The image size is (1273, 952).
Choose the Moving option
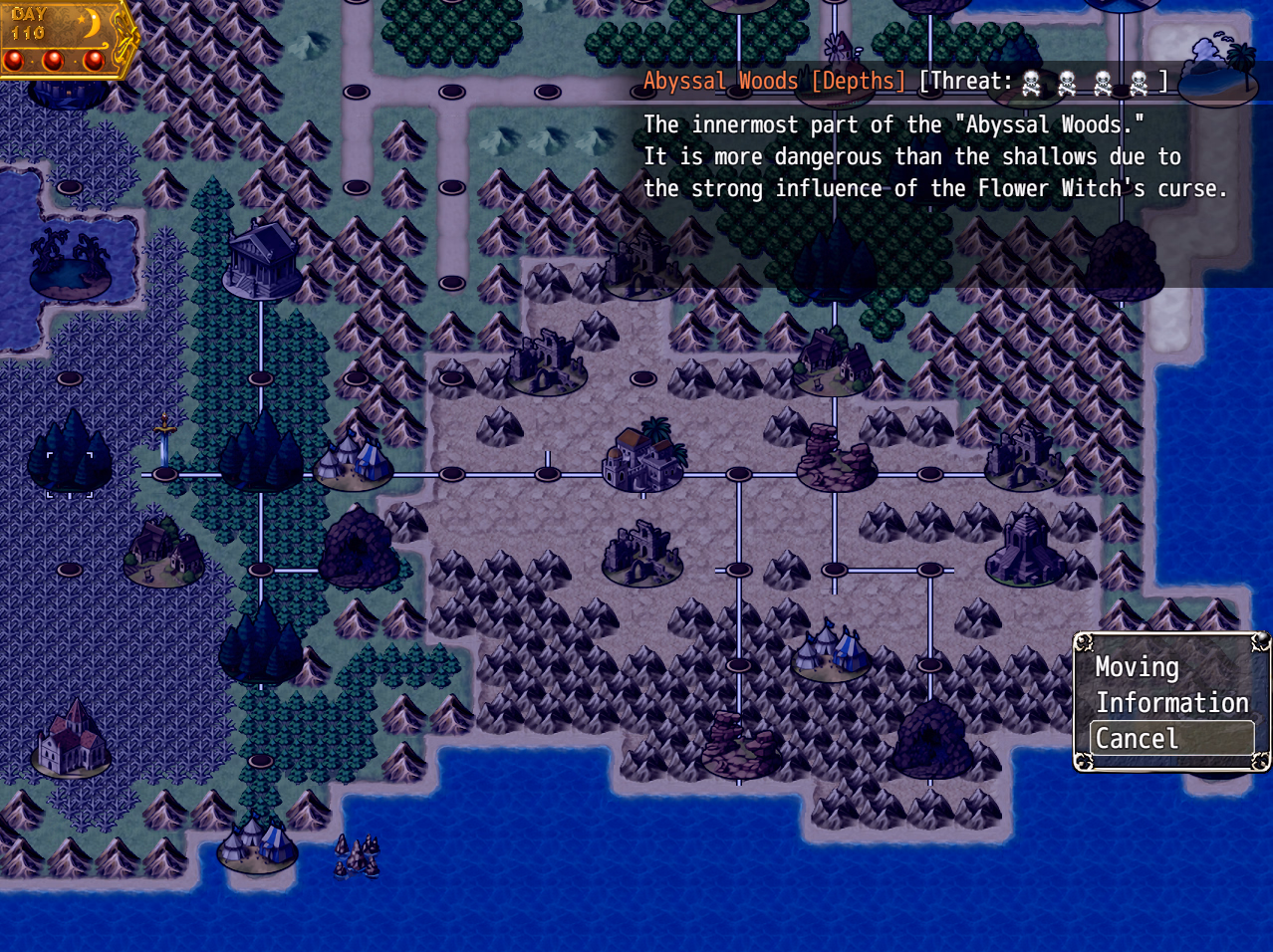click(1137, 667)
